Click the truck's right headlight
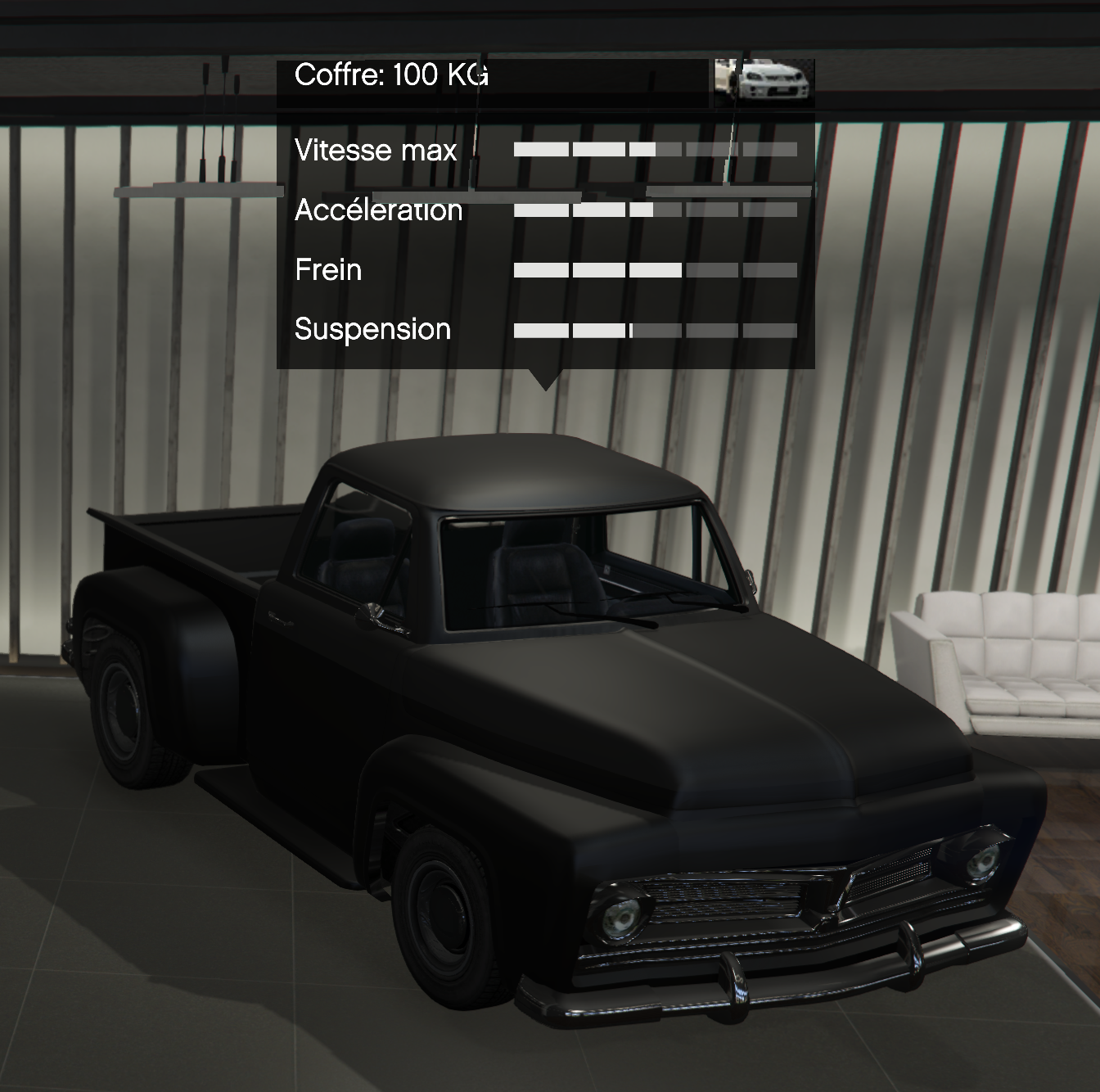Image resolution: width=1100 pixels, height=1092 pixels. 982,862
